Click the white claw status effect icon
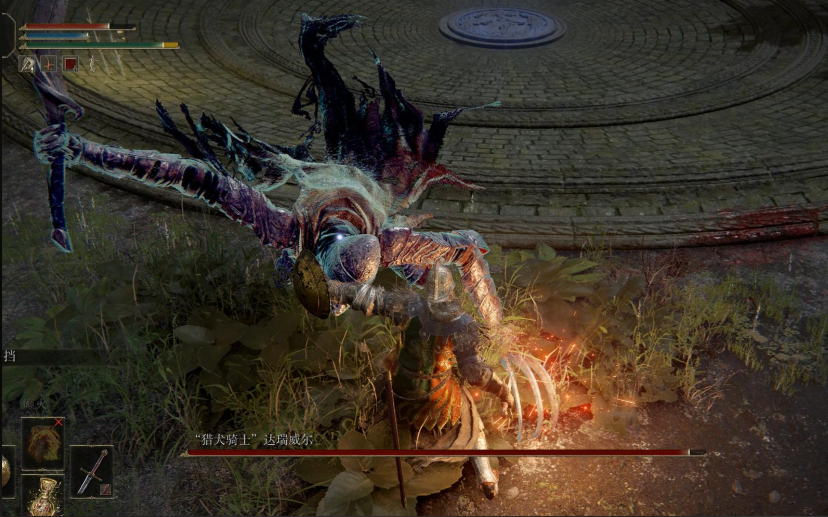The image size is (828, 517). (x=27, y=64)
